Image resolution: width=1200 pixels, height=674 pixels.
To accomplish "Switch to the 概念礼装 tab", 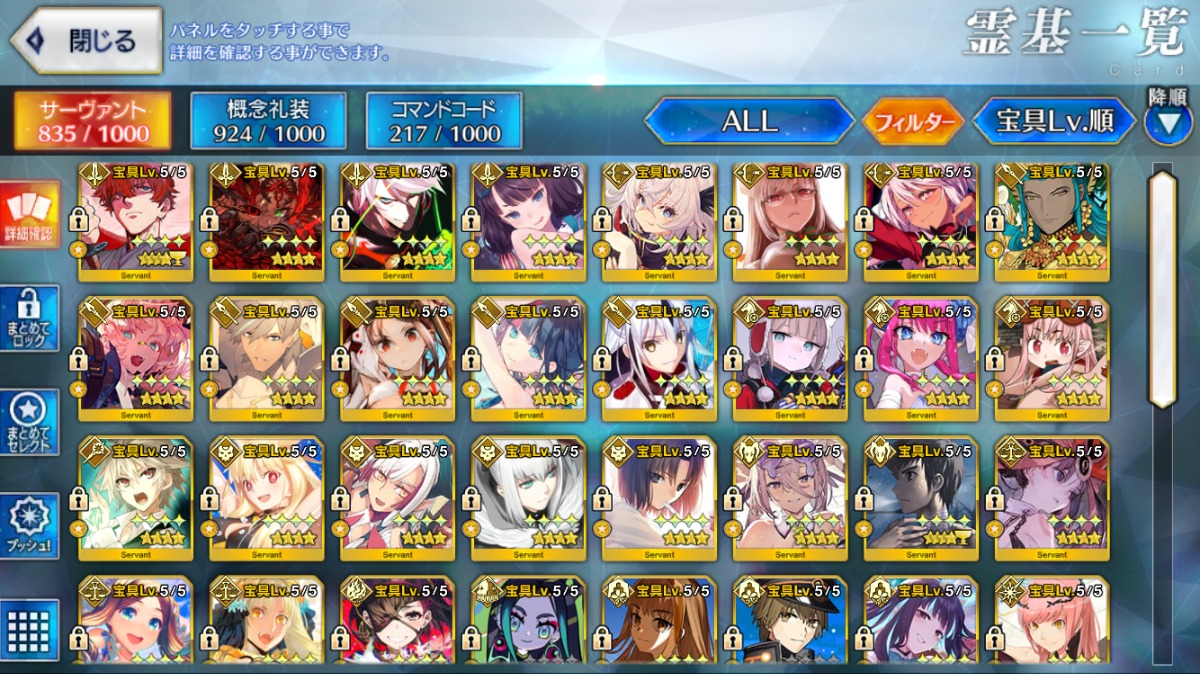I will tap(268, 121).
